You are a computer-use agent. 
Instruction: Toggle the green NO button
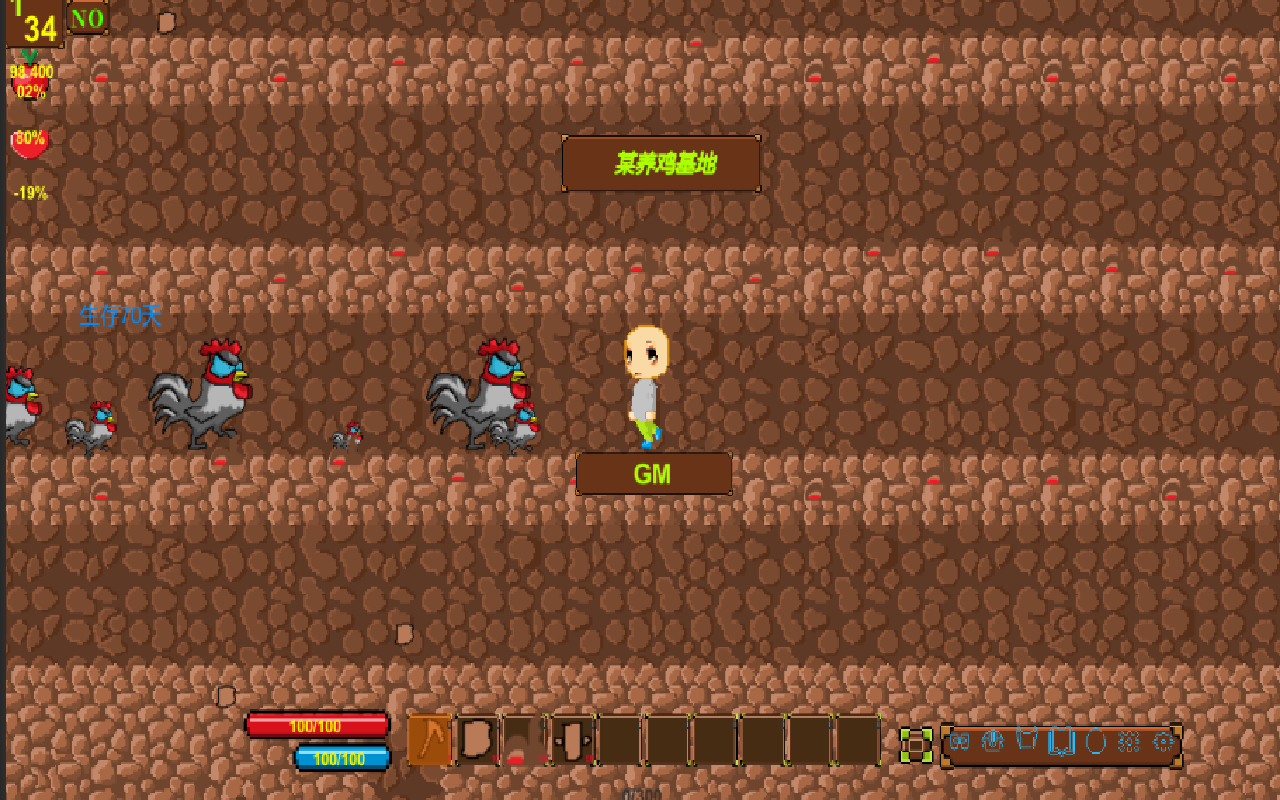[x=88, y=18]
